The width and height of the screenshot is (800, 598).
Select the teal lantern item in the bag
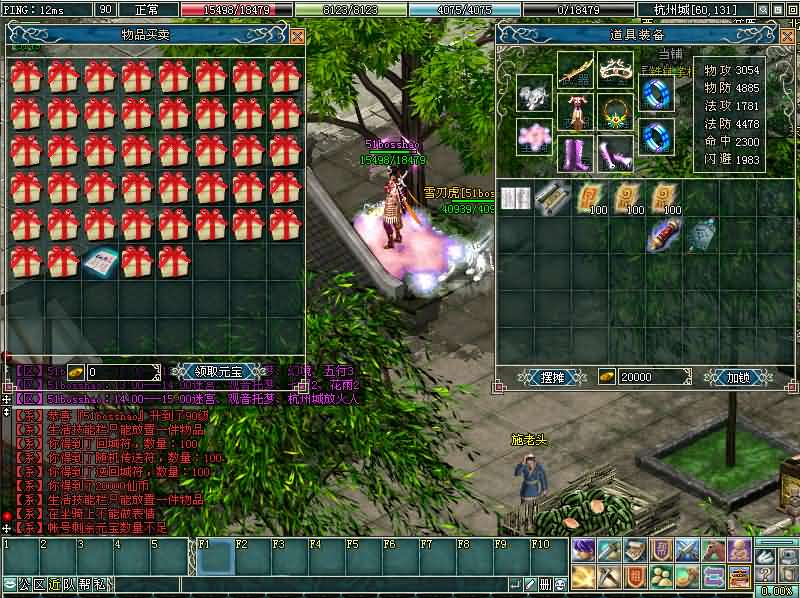pos(701,236)
